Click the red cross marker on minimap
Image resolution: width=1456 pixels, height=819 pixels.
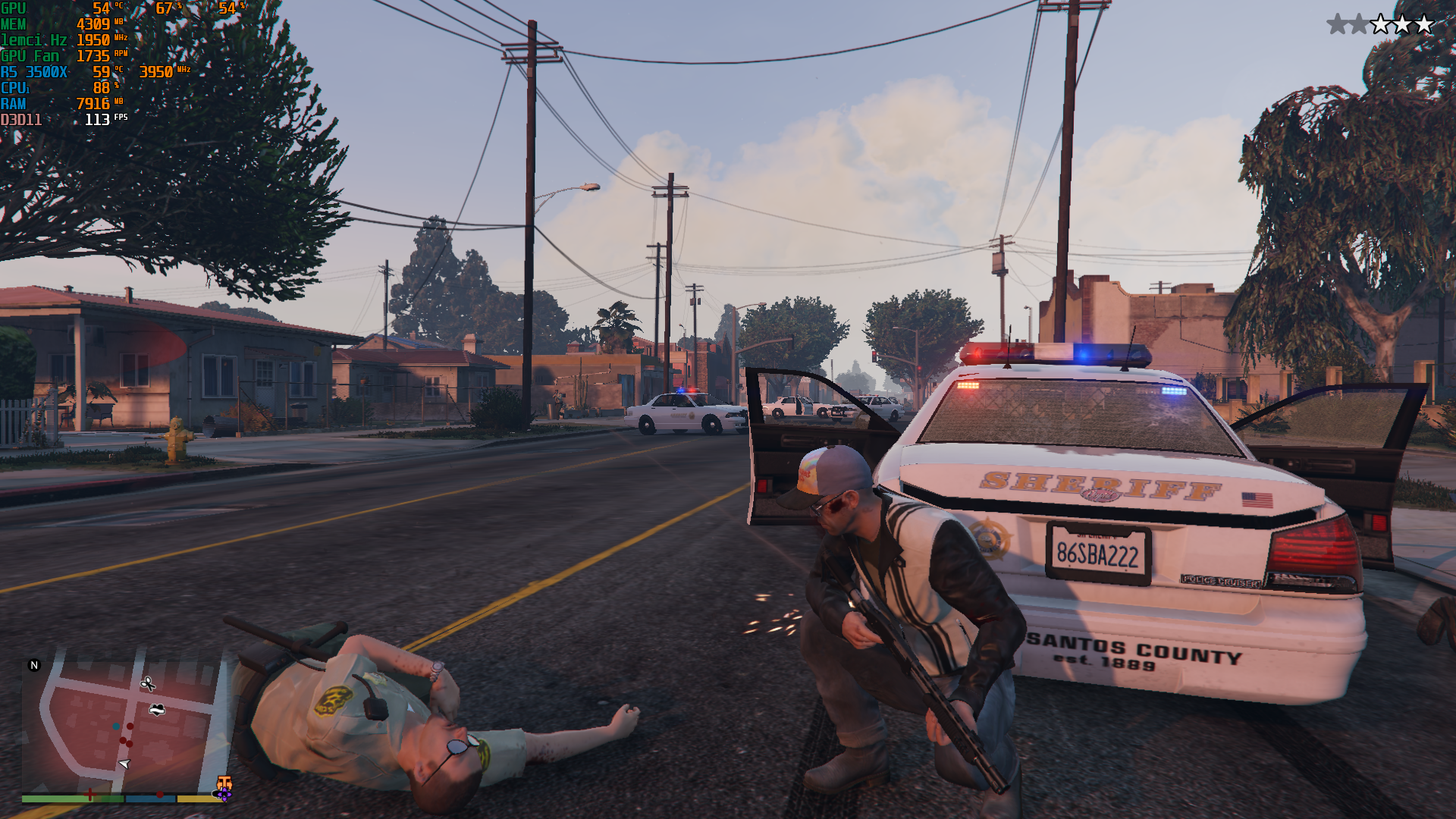pos(90,794)
